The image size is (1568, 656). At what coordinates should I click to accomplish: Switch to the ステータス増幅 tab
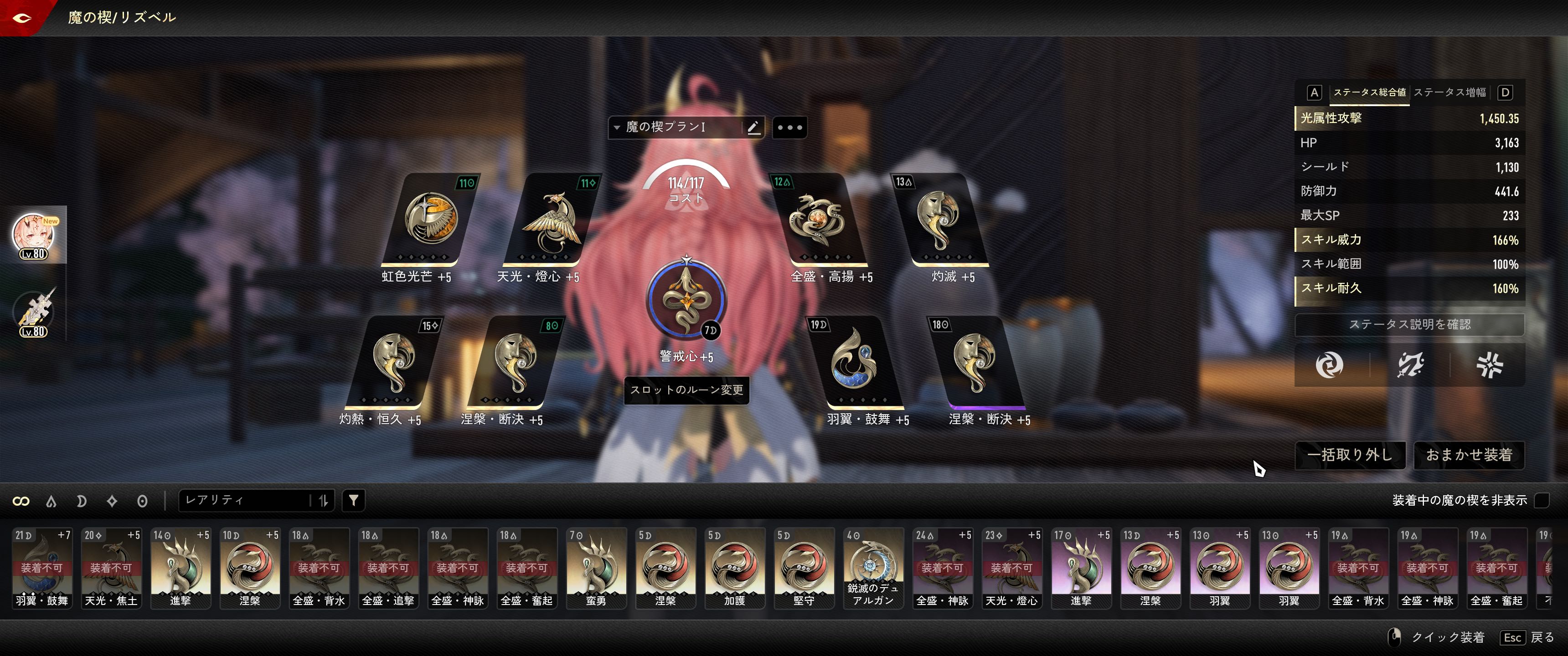[1449, 92]
